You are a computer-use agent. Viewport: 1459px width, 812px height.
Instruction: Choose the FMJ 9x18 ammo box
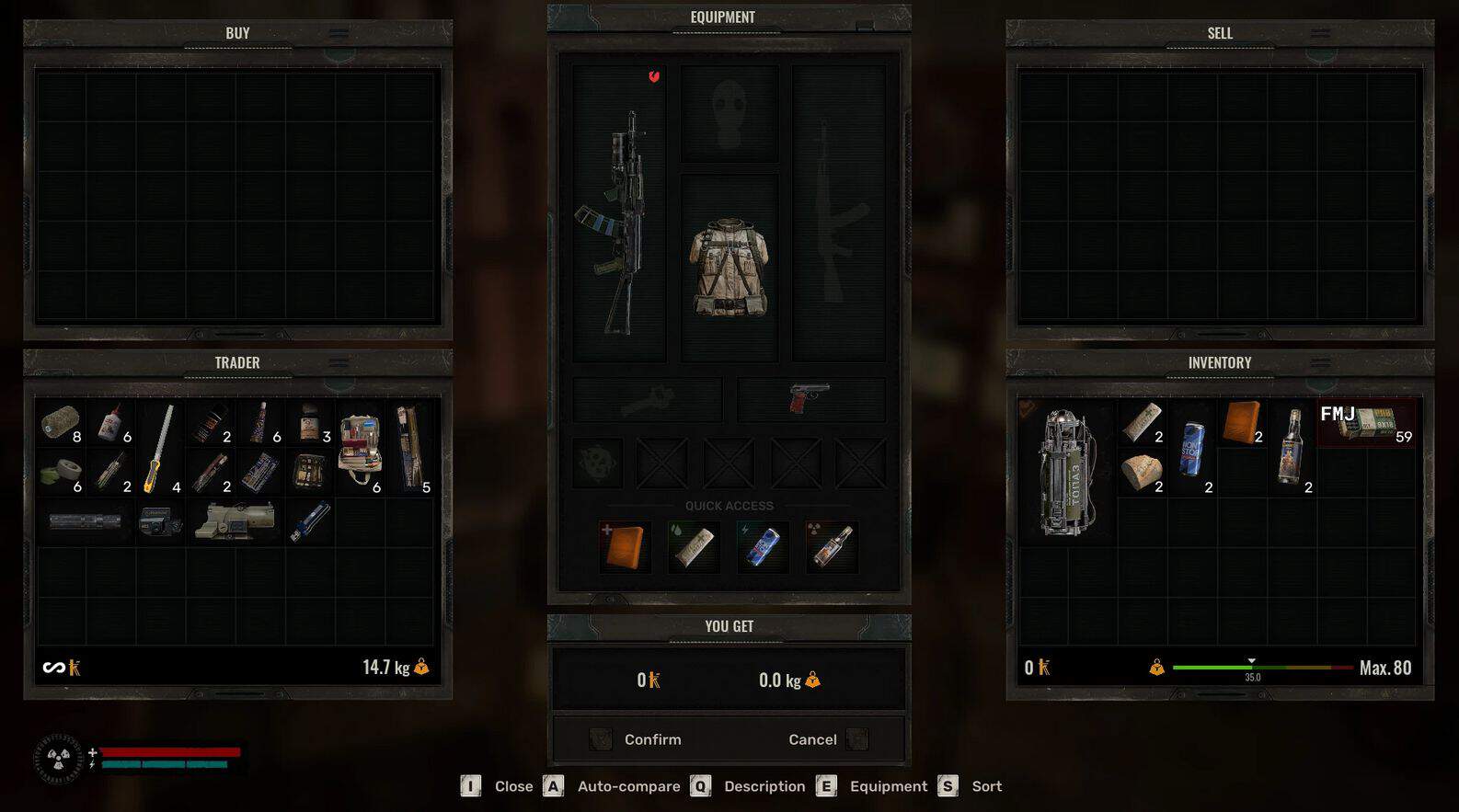(x=1367, y=423)
